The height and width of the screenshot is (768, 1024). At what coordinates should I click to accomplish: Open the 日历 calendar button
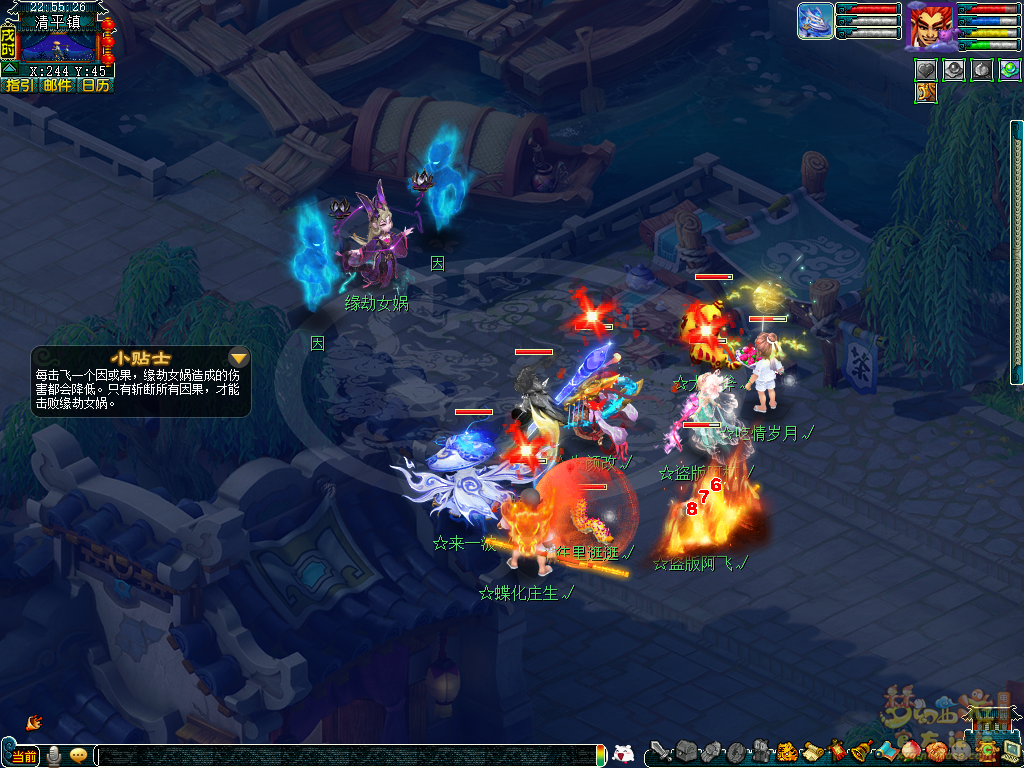(95, 86)
